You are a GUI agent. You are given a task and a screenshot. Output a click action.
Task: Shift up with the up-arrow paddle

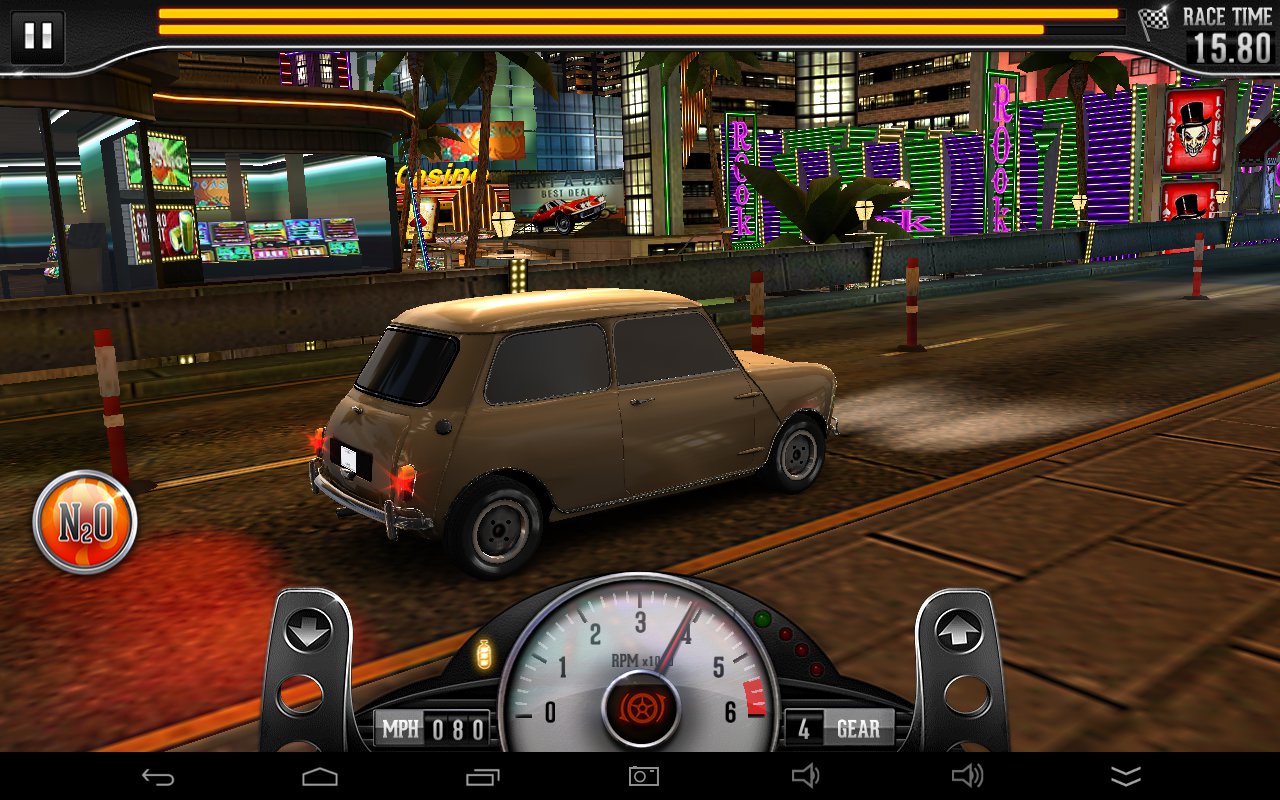[x=958, y=630]
